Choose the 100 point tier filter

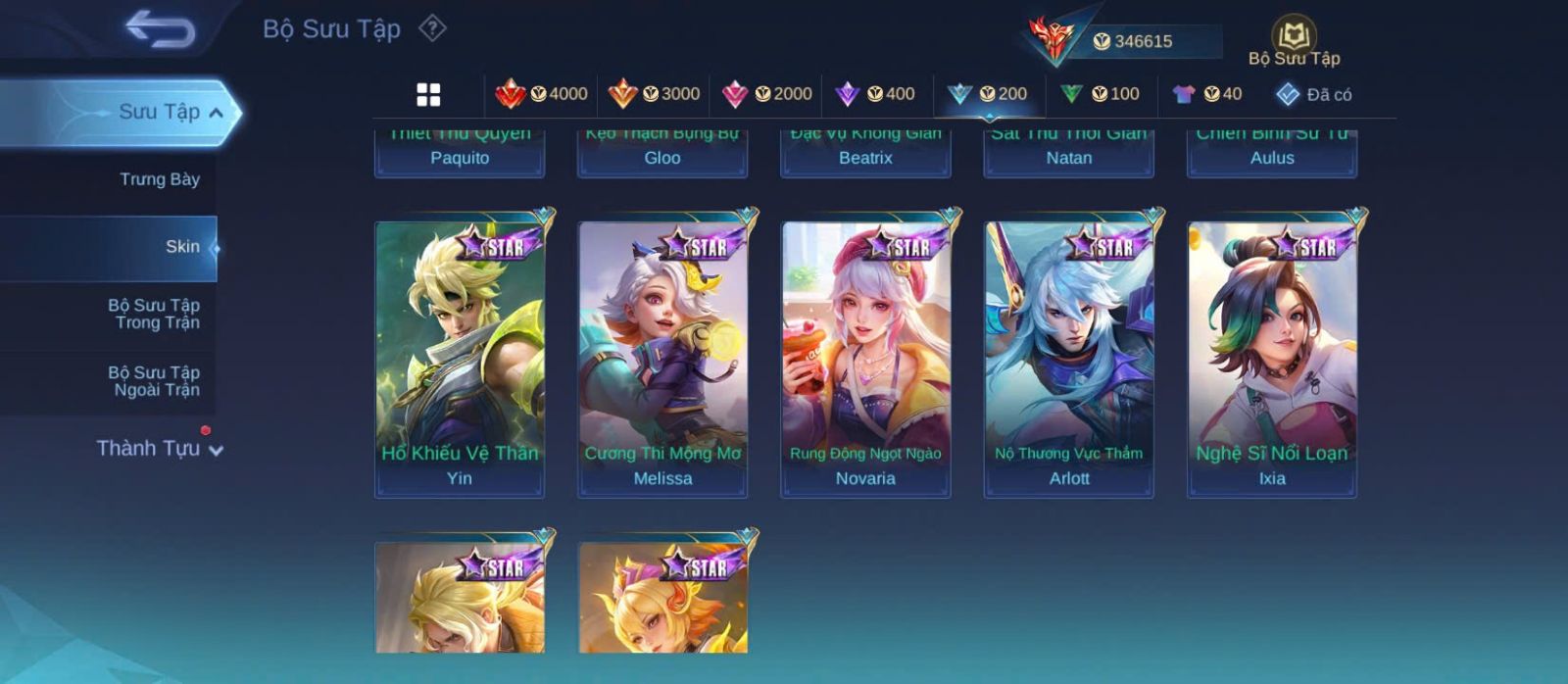[1100, 94]
